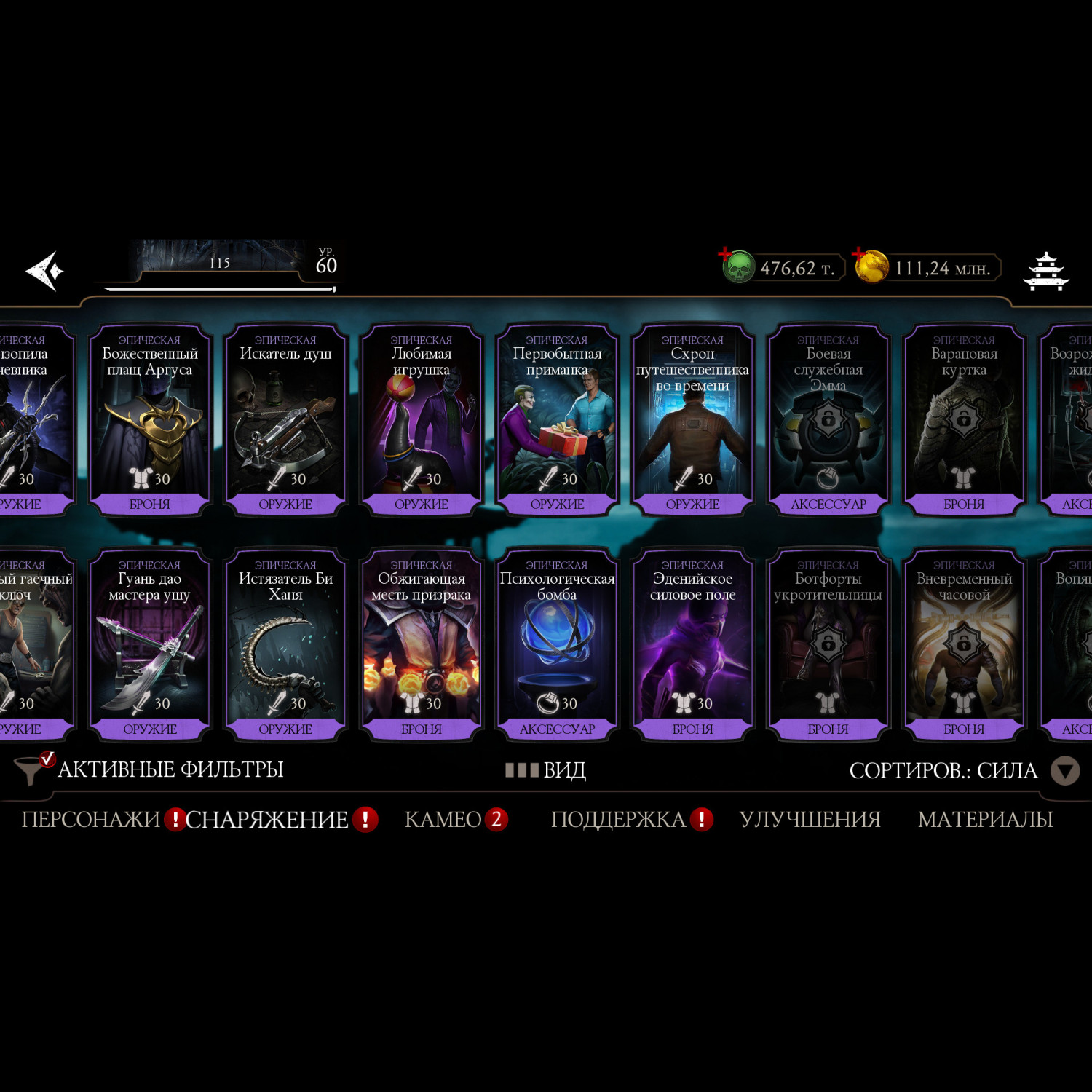Open the Первобытная приманка card

click(557, 420)
